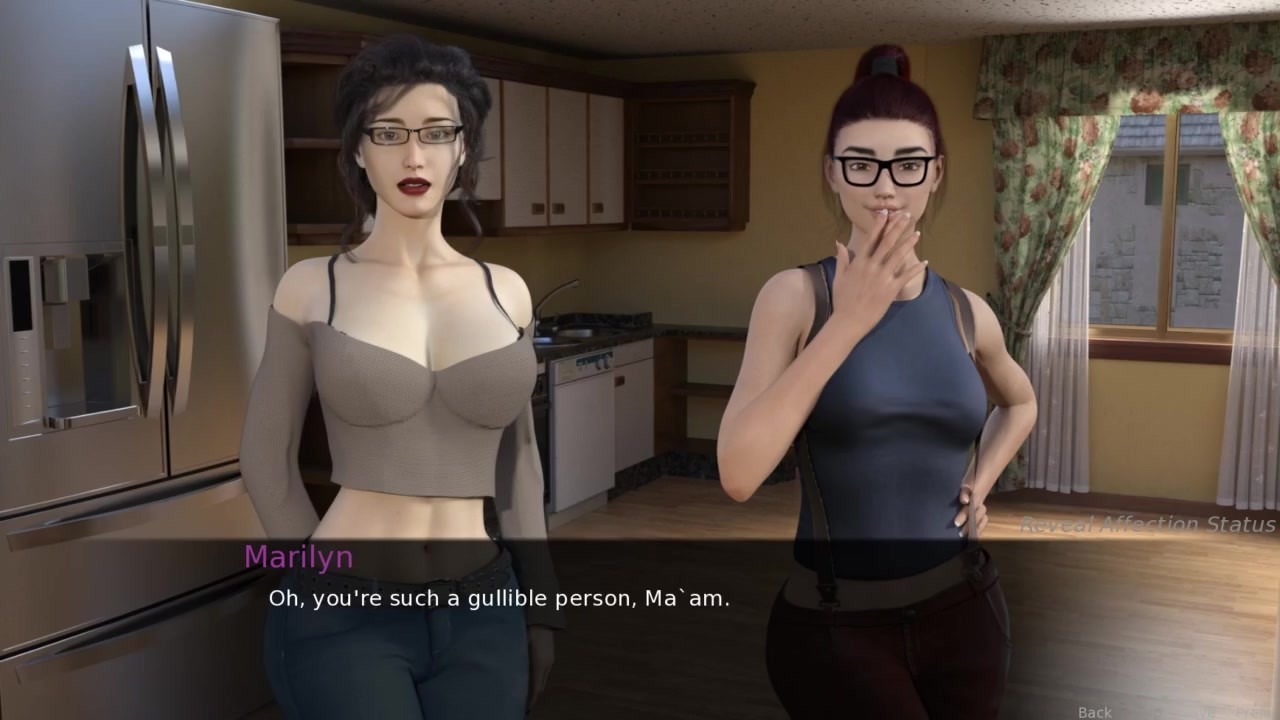Image resolution: width=1280 pixels, height=720 pixels.
Task: Click the Reveal Affection Status button
Action: tap(1147, 524)
